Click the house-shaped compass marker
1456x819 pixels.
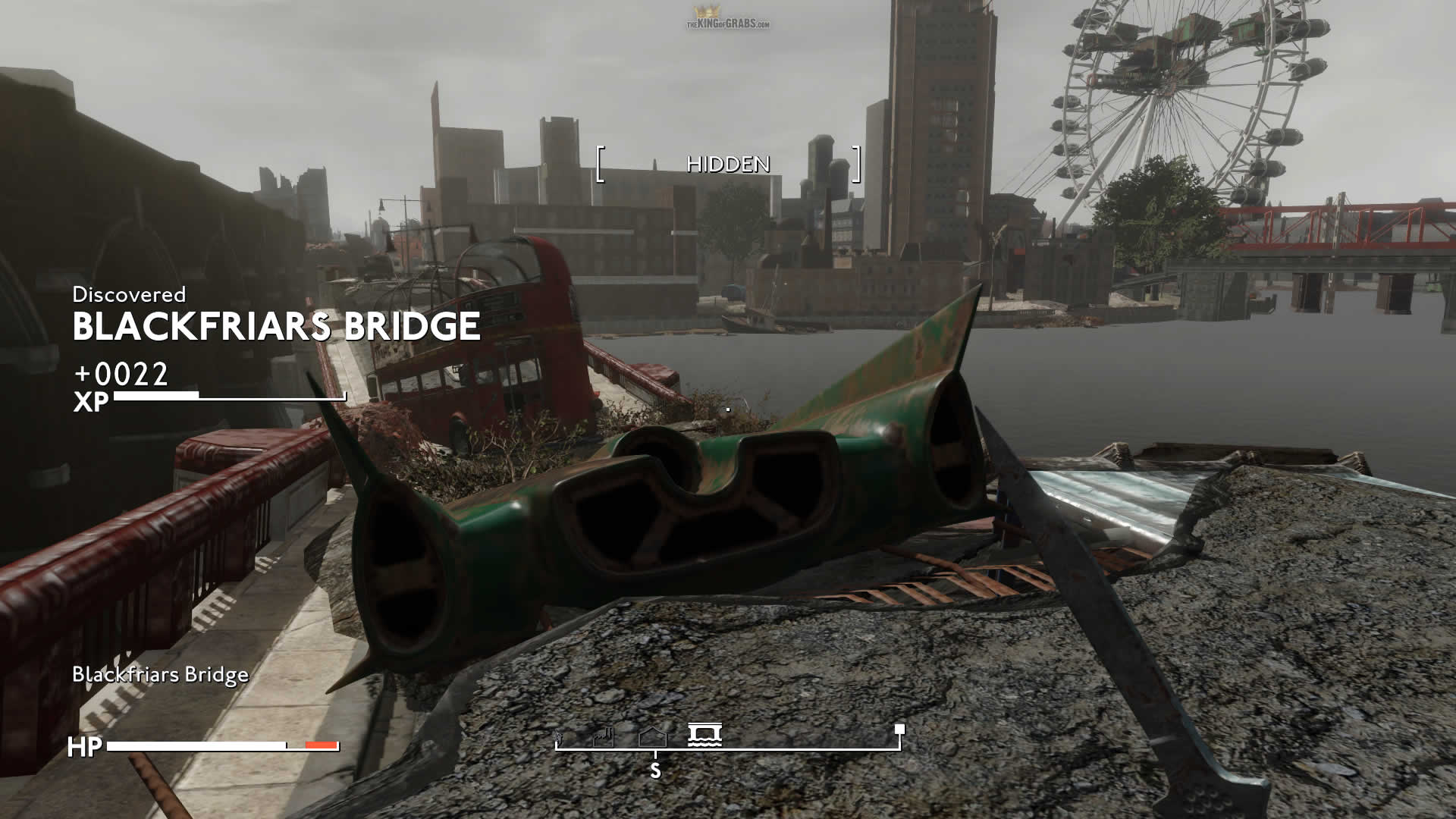pyautogui.click(x=653, y=736)
